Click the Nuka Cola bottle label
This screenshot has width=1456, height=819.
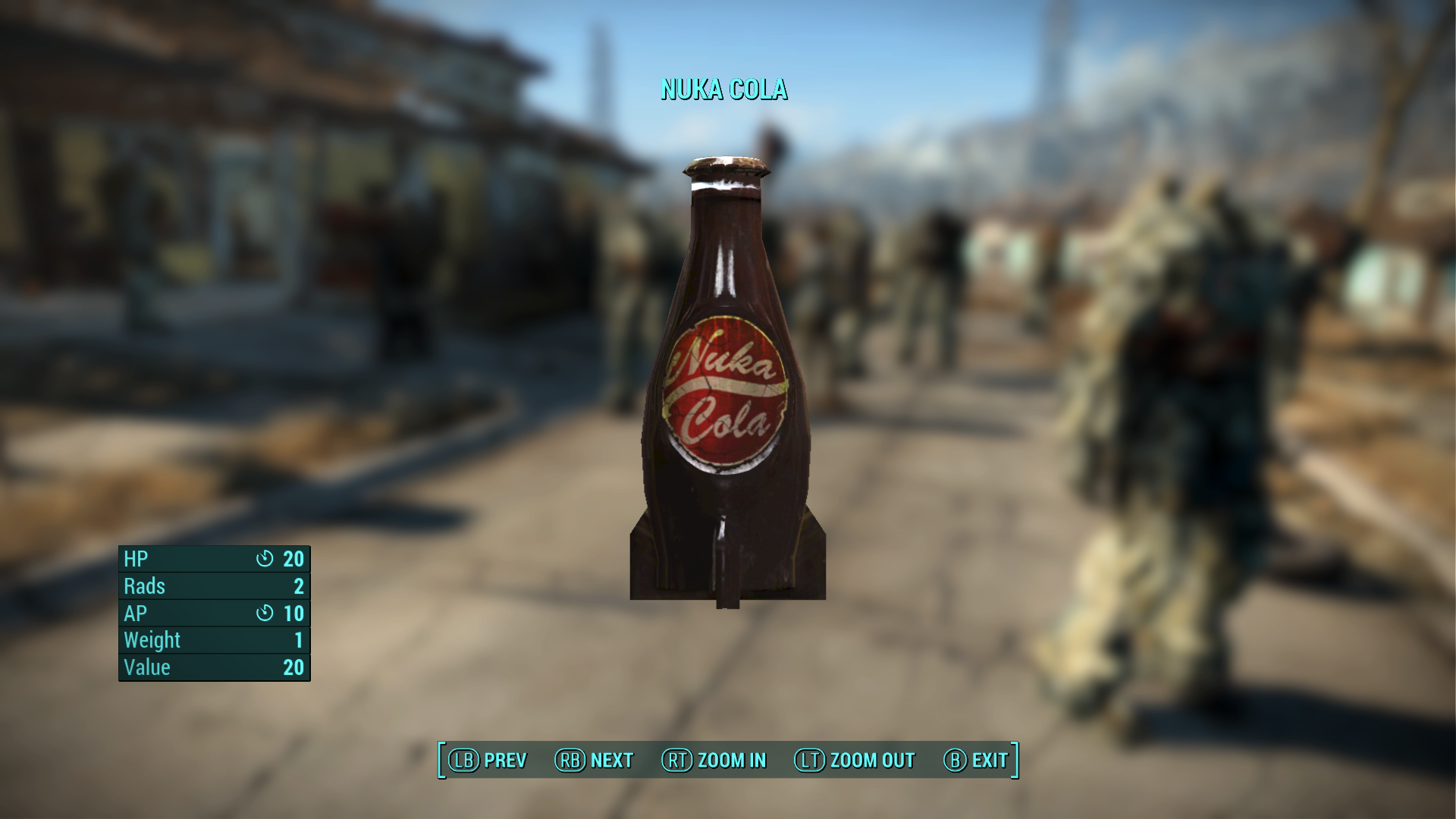[728, 391]
